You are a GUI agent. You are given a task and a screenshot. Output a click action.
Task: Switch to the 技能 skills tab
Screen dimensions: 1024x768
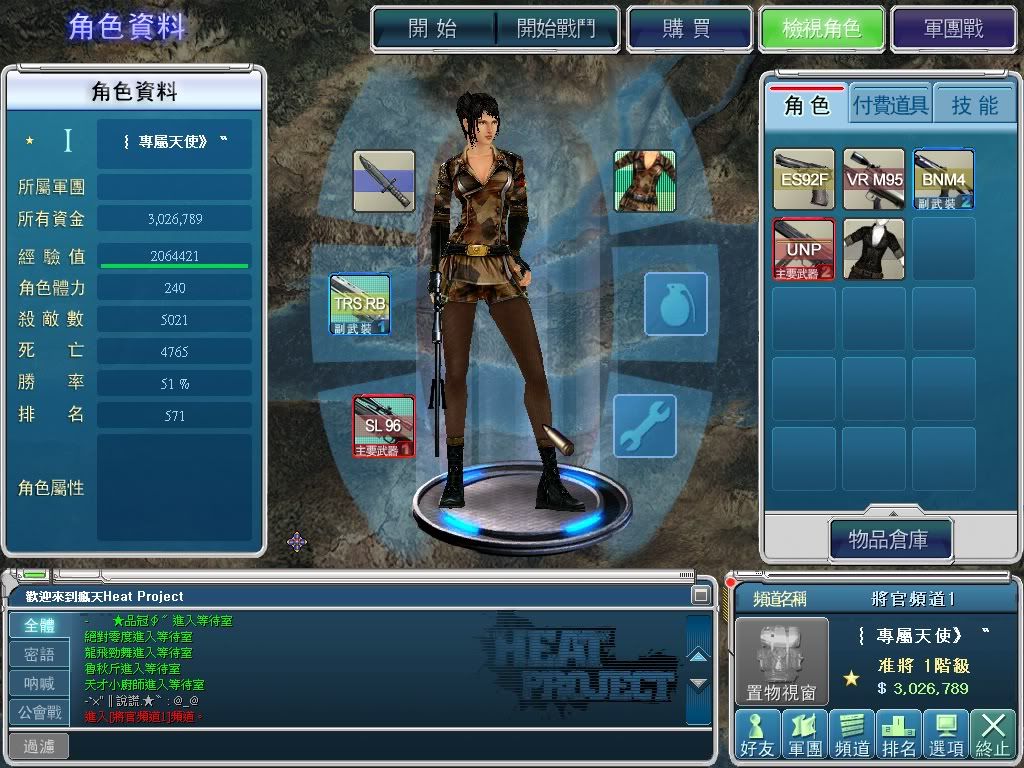pyautogui.click(x=974, y=105)
